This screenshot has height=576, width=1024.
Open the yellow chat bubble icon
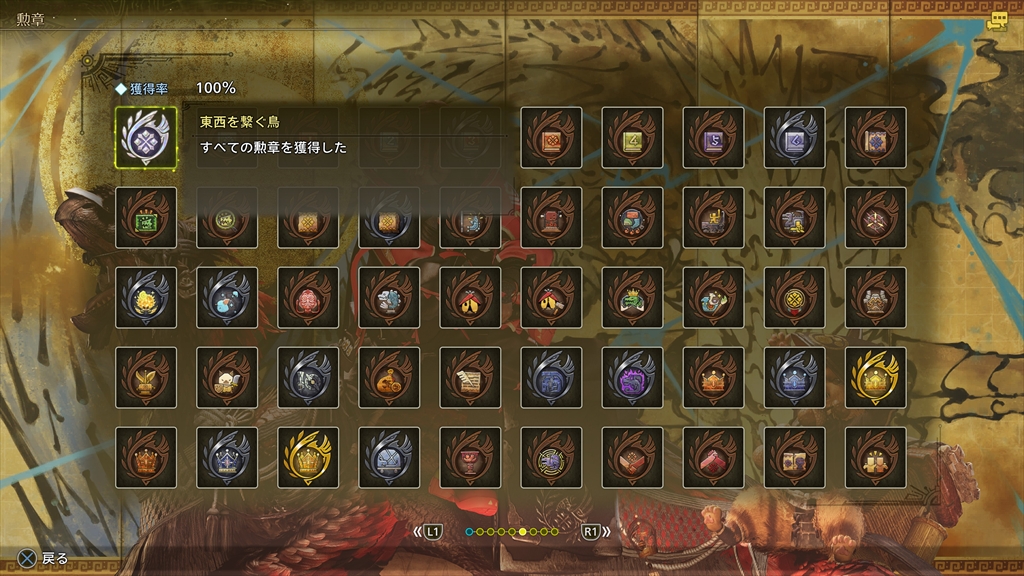point(996,22)
